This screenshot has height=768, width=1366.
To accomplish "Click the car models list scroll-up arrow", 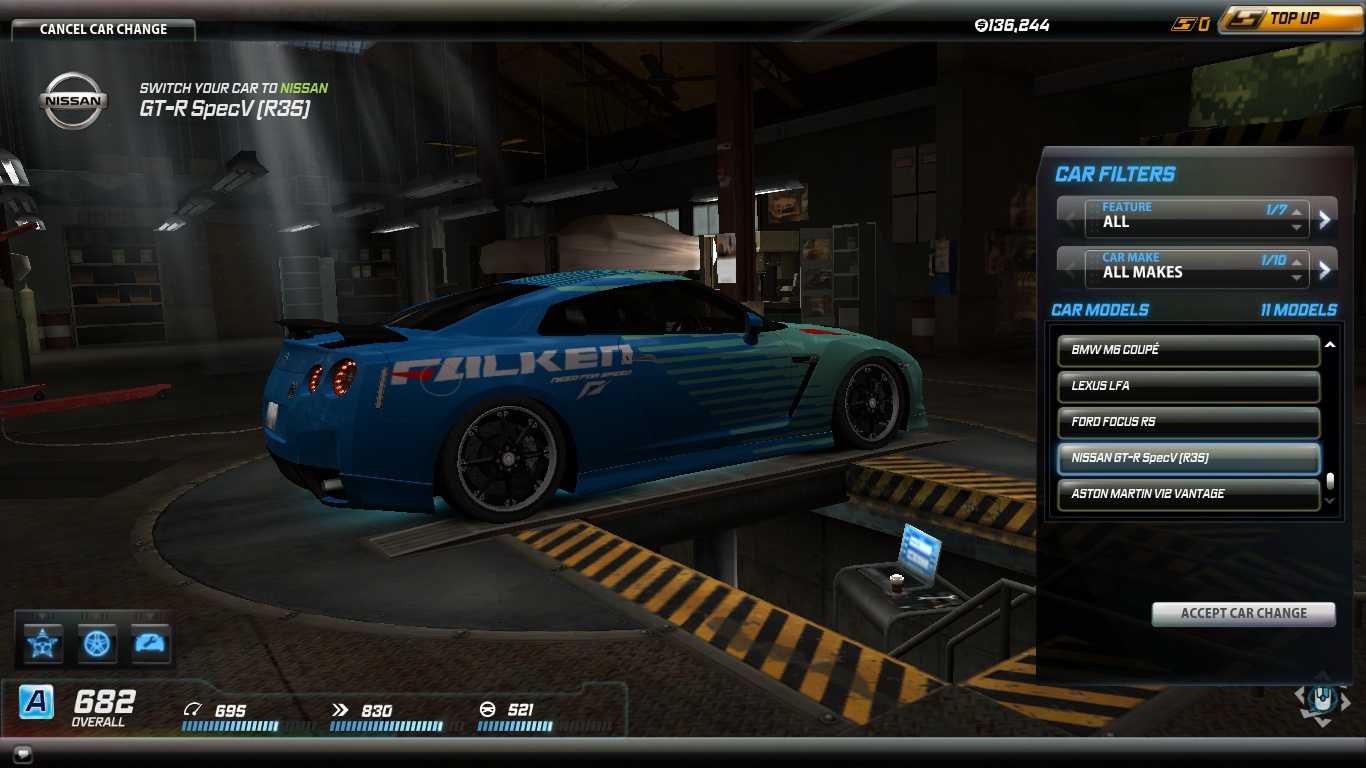I will tap(1330, 346).
